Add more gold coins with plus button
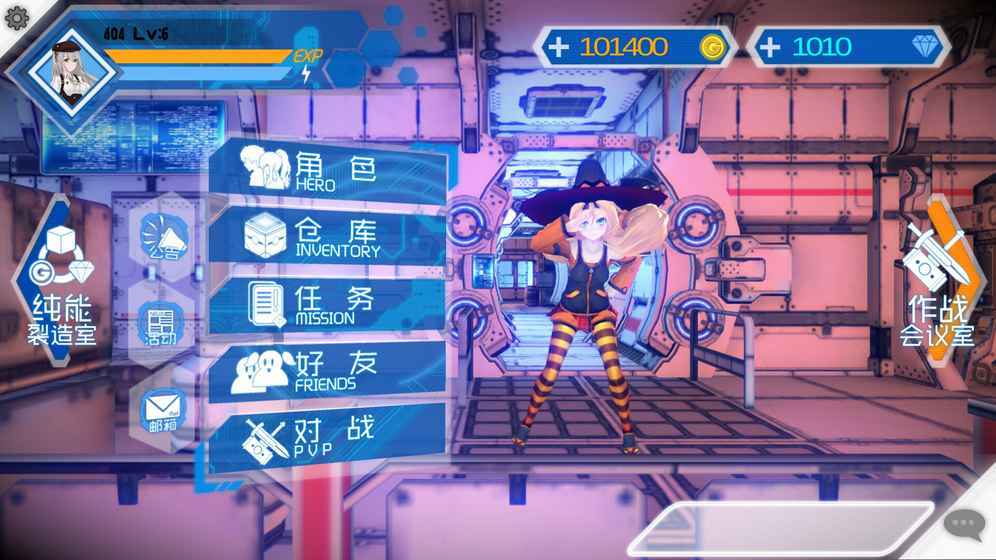996x560 pixels. pos(559,46)
